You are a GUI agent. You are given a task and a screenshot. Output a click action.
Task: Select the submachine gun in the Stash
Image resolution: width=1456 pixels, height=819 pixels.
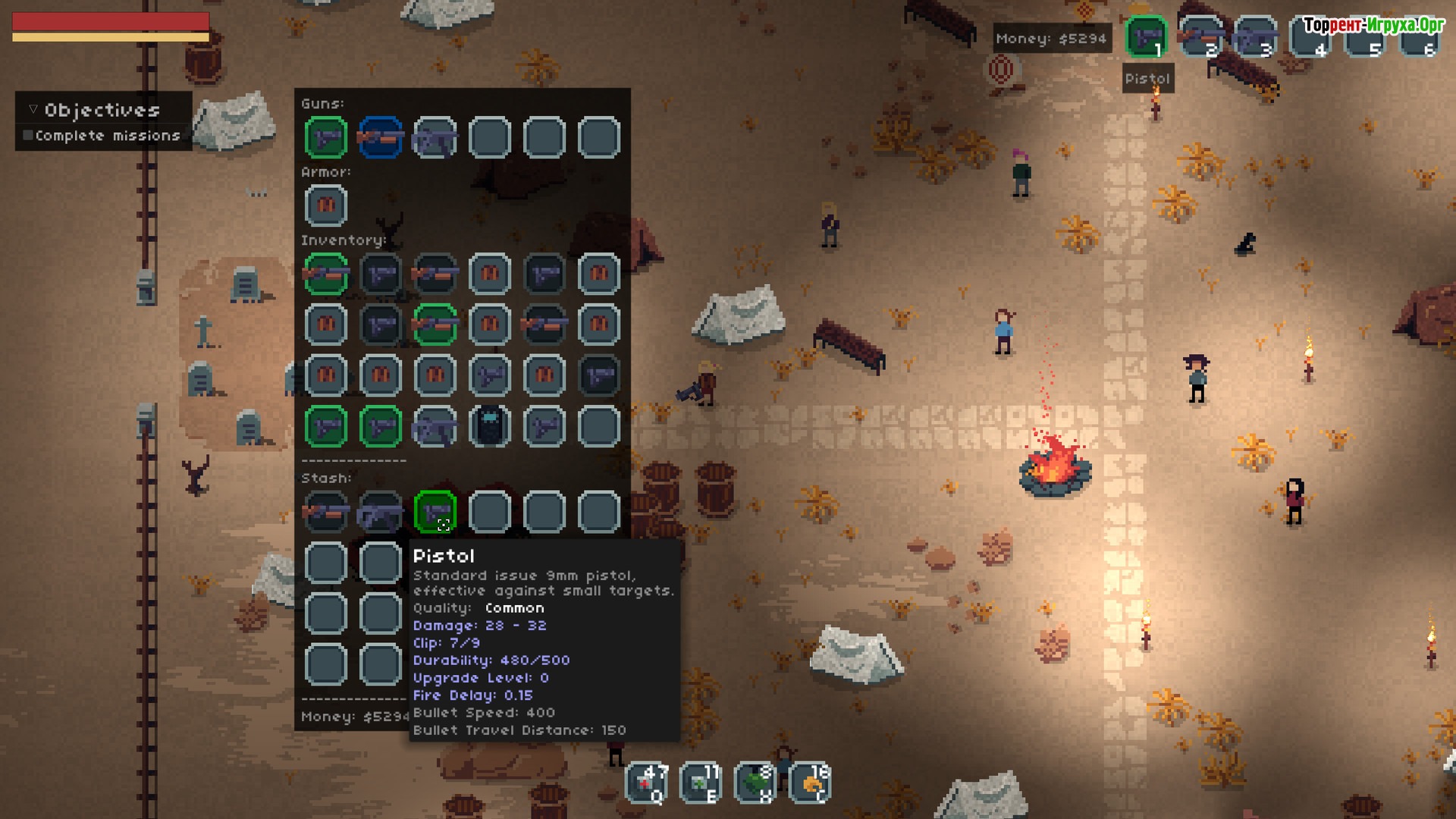[x=381, y=511]
